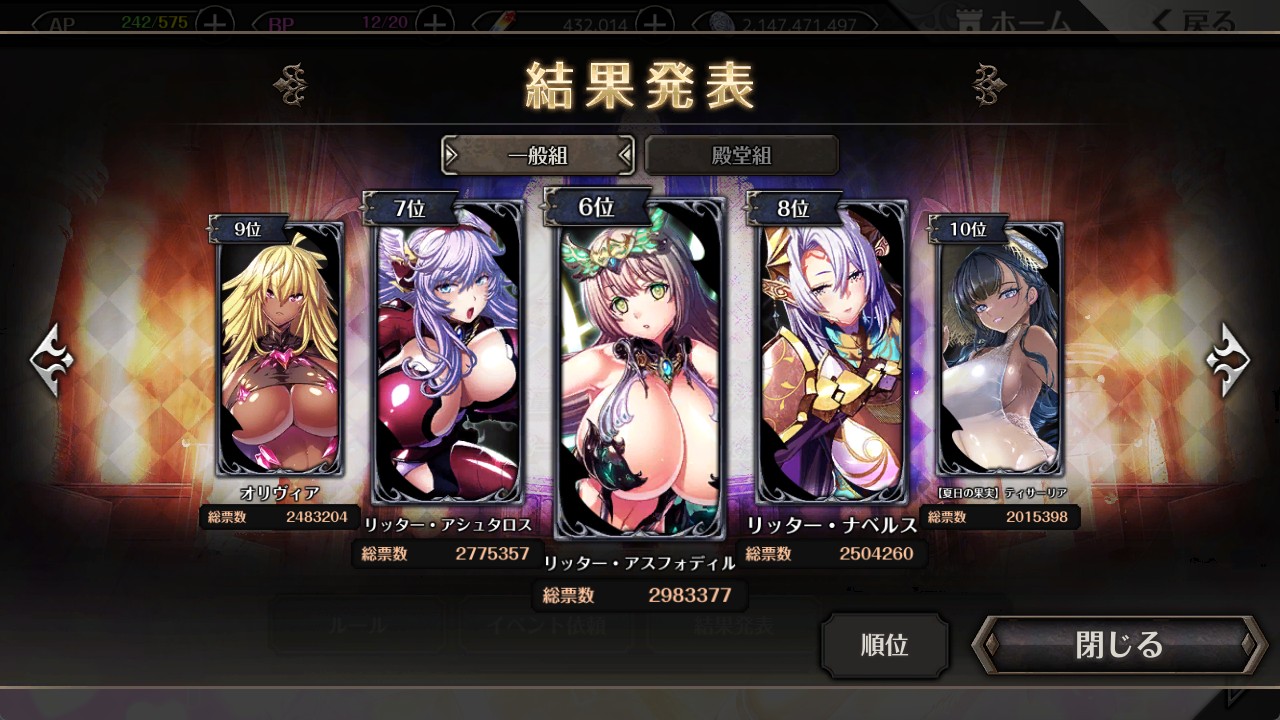1280x720 pixels.
Task: Show next results with right arrow
Action: [1227, 359]
